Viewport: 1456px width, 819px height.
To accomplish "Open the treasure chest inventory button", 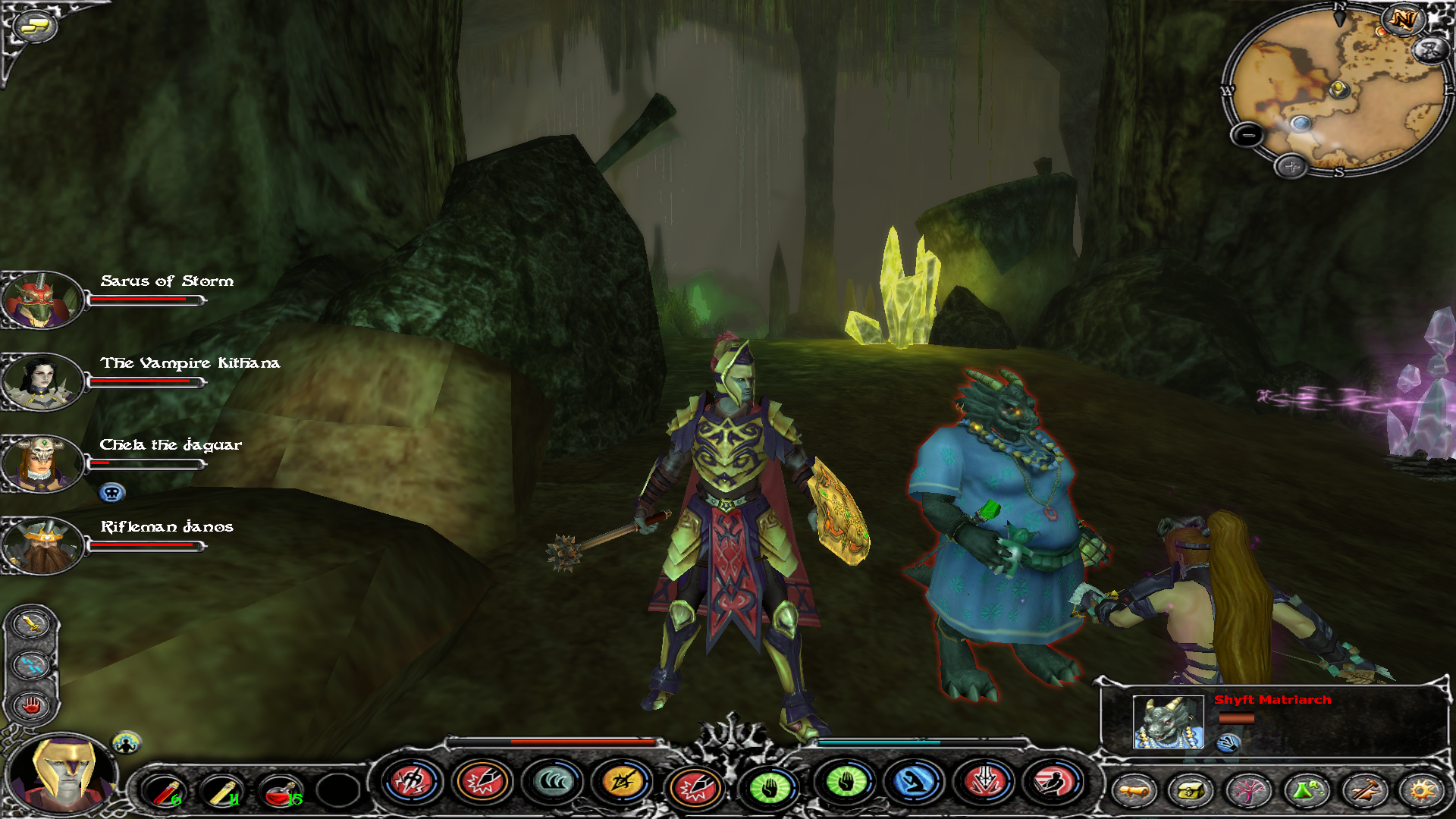I will tap(1191, 791).
